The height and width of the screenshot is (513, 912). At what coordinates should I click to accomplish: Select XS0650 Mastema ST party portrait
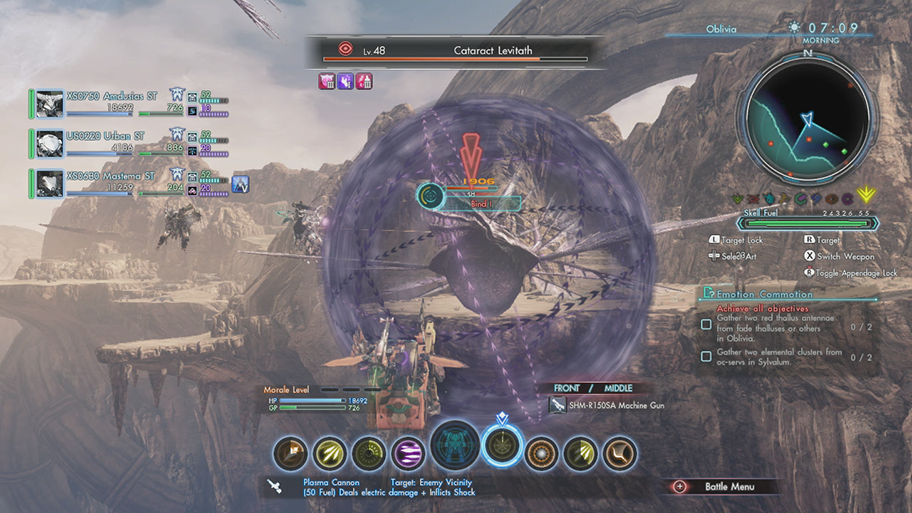pos(49,183)
